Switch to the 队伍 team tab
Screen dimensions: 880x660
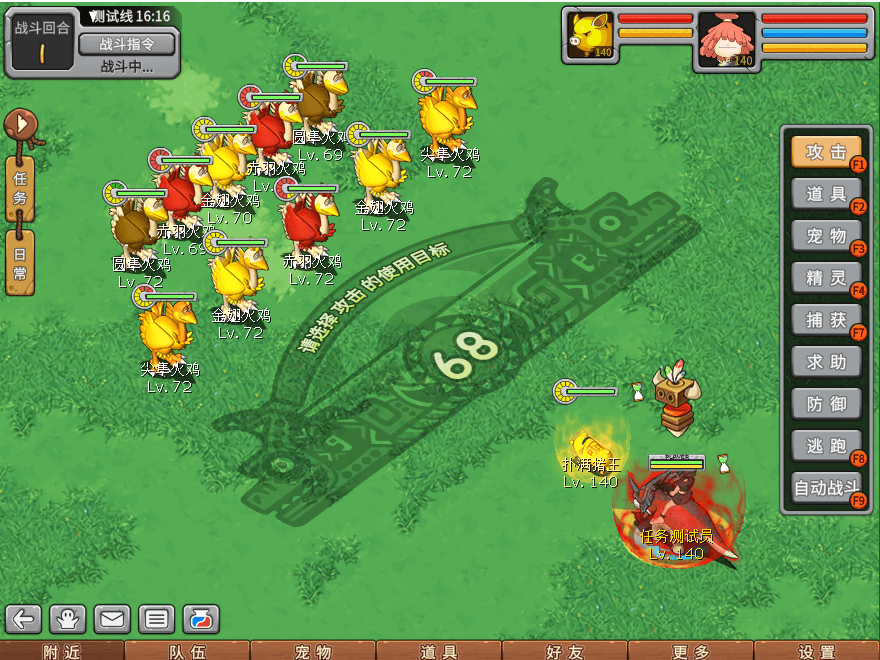(187, 651)
